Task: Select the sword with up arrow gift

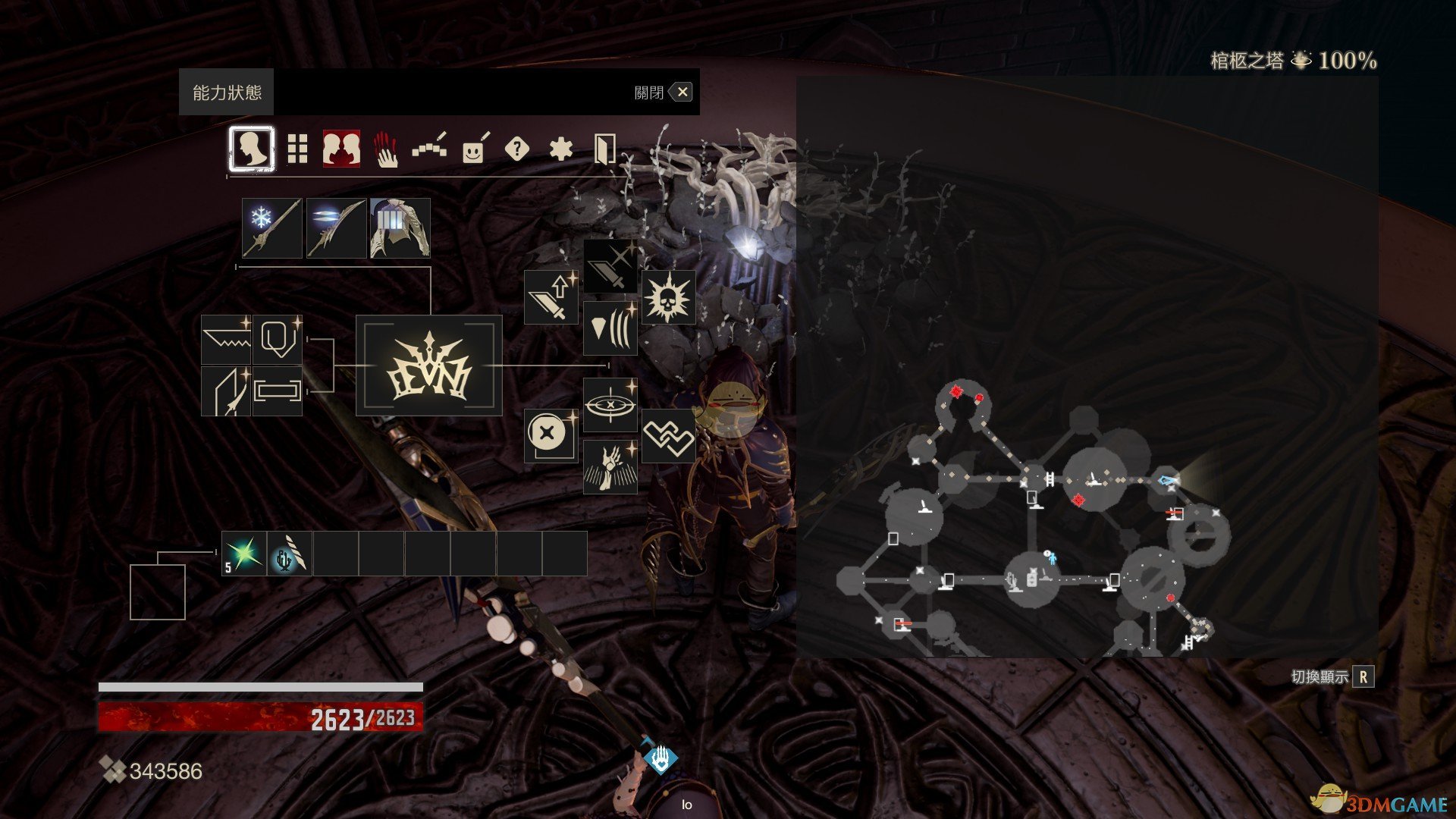Action: [x=551, y=297]
